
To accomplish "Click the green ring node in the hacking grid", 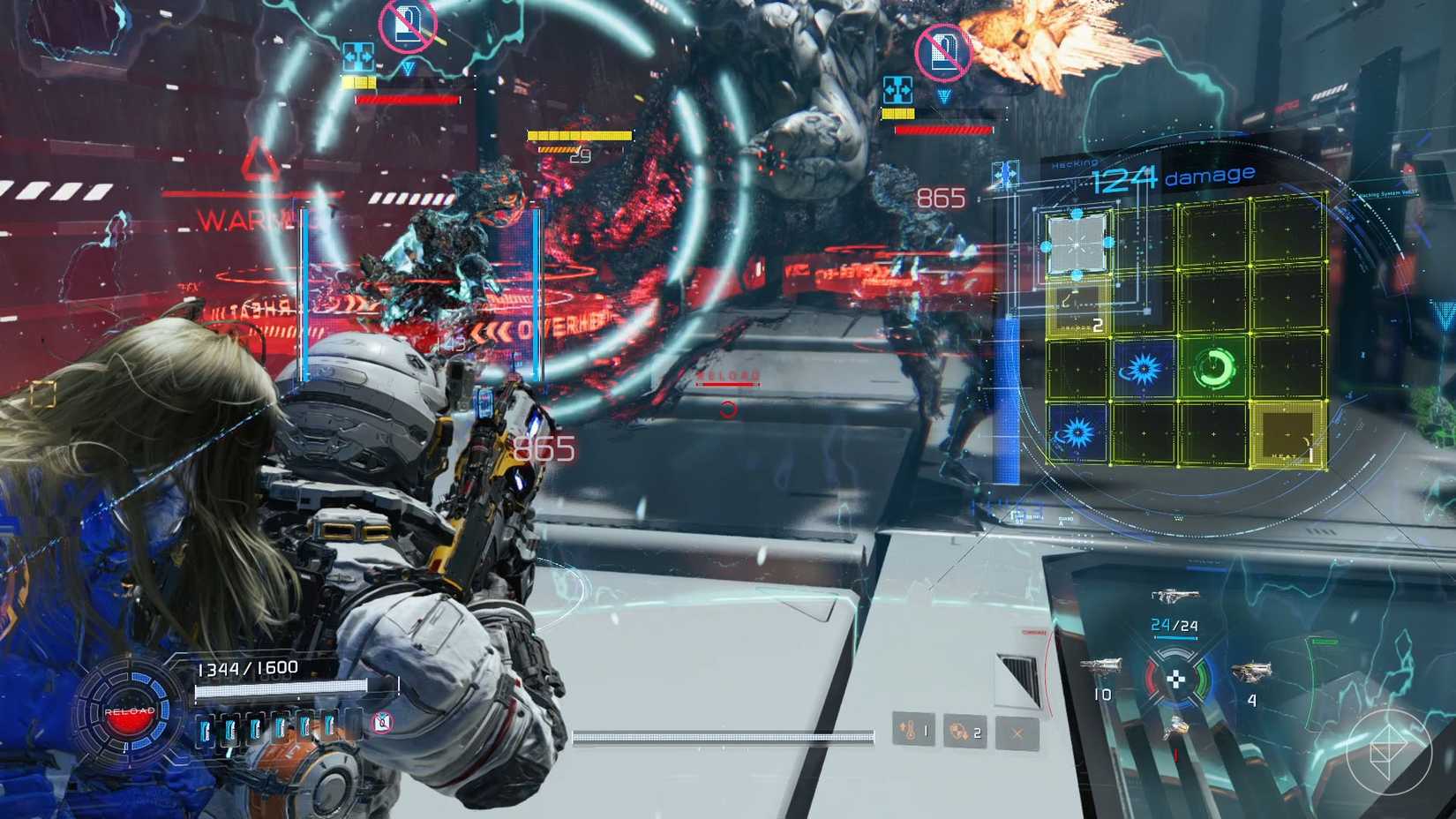I will [x=1213, y=367].
